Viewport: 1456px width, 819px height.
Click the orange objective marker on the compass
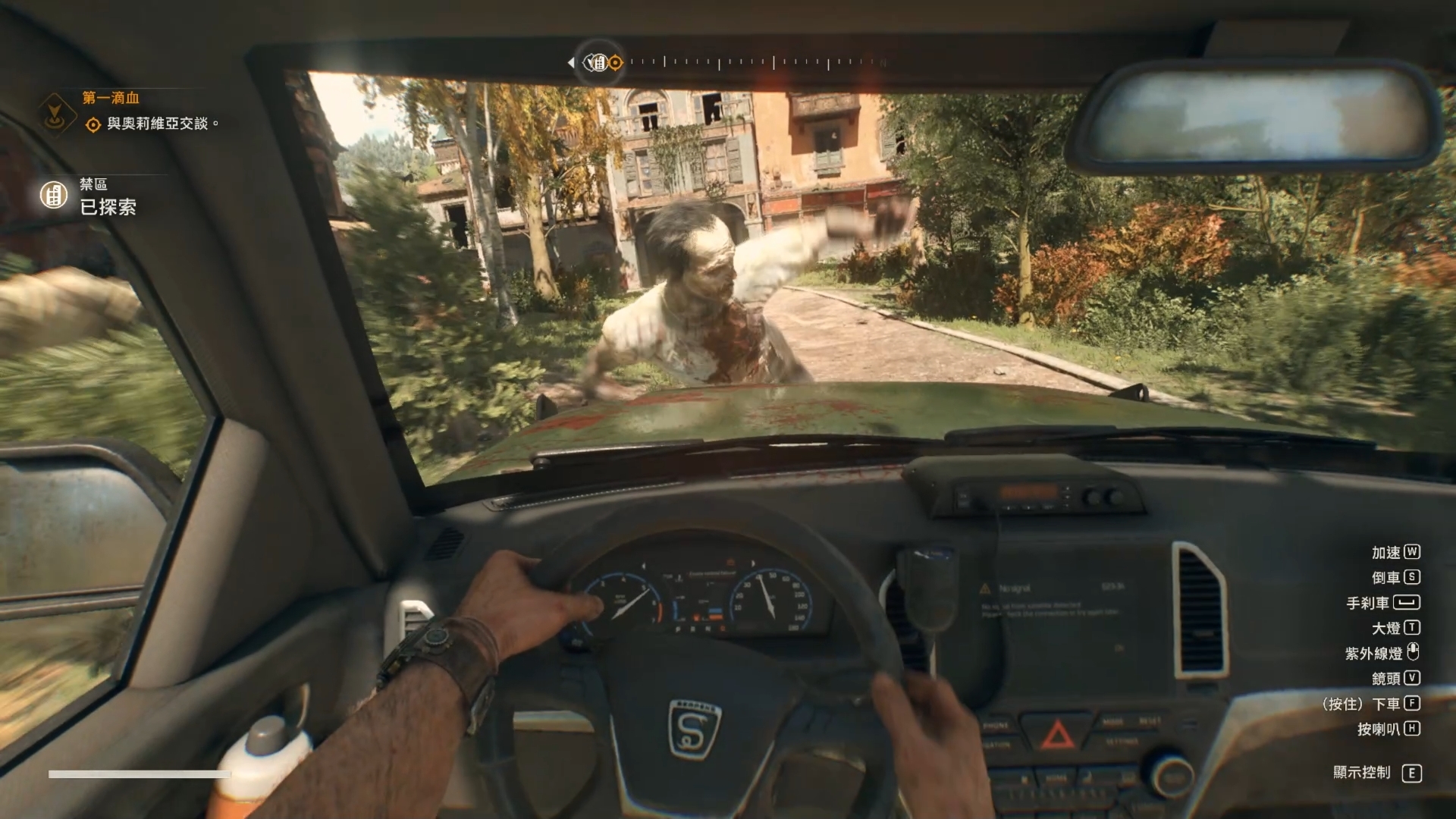[616, 63]
